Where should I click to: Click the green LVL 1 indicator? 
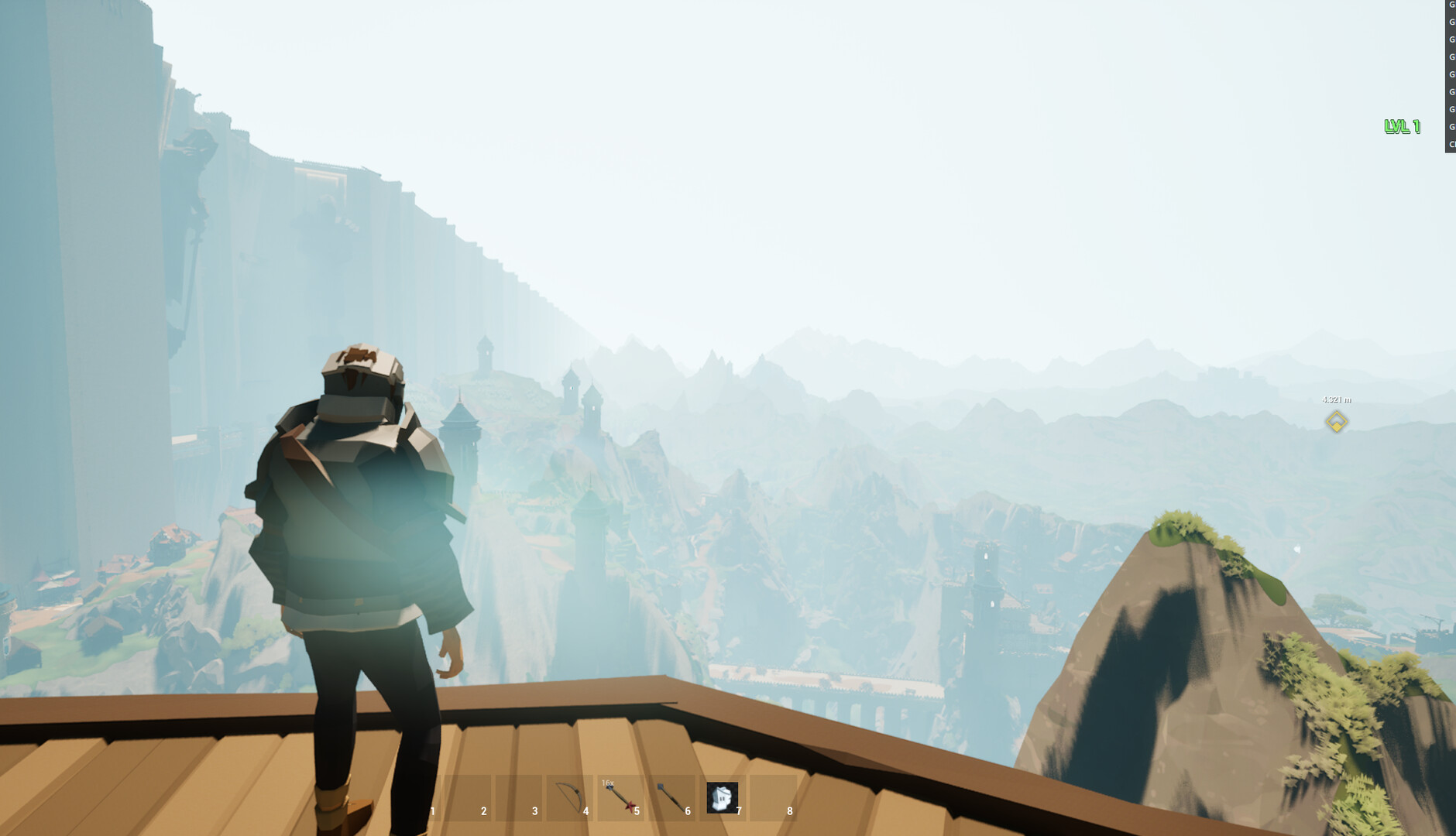pos(1403,126)
